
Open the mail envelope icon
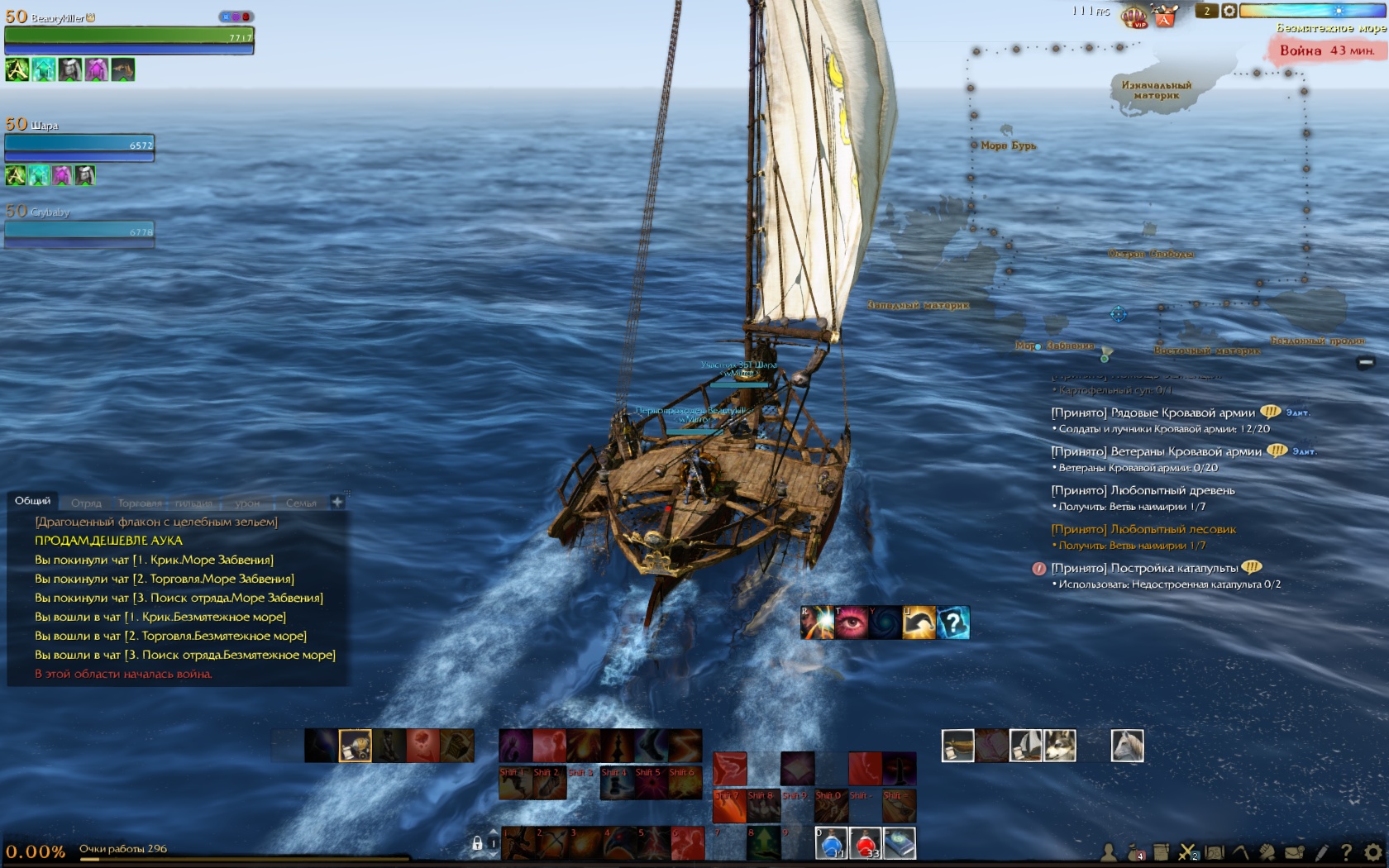(1294, 851)
